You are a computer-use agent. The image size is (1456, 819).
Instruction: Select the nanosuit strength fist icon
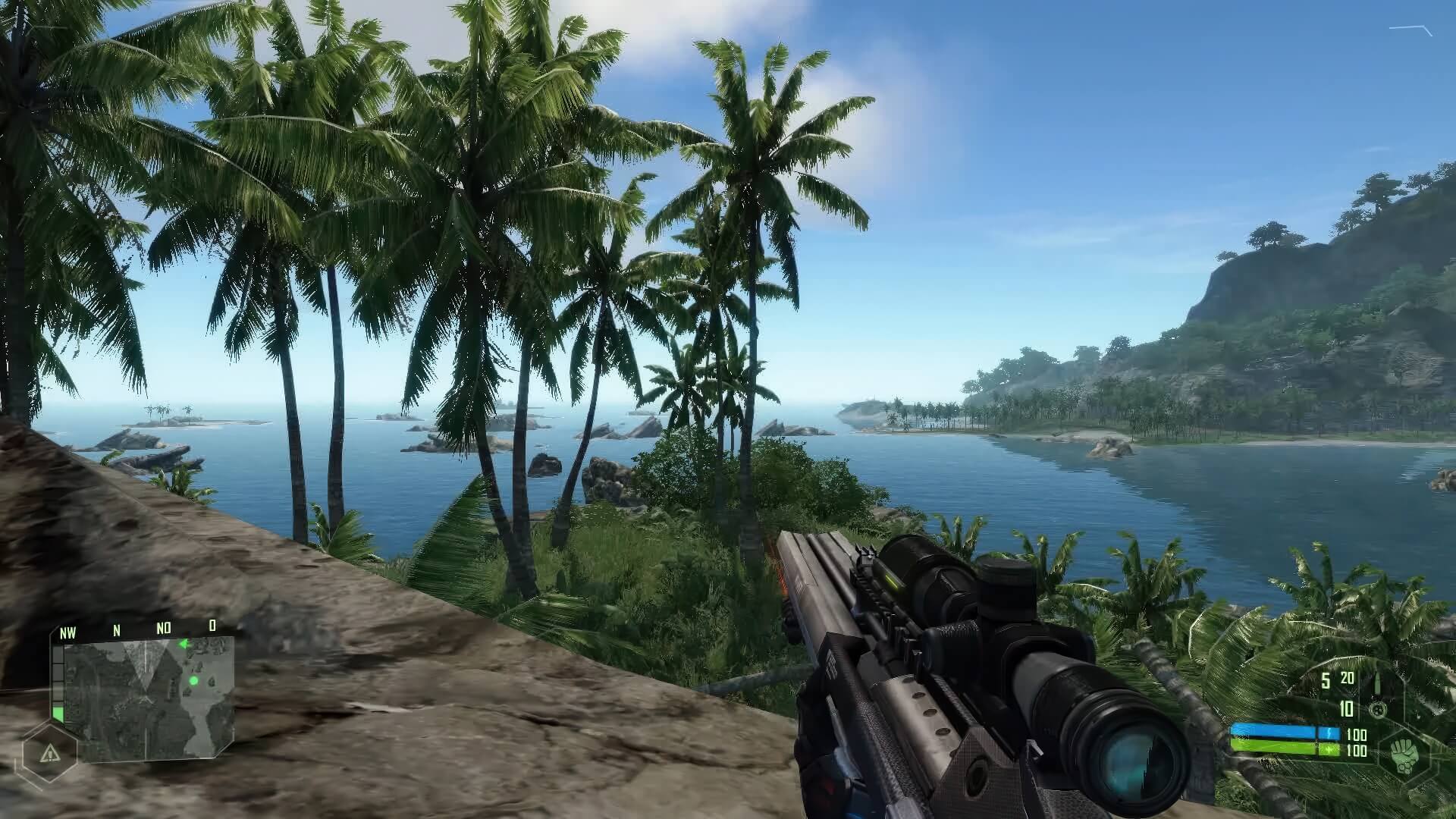tap(1404, 755)
